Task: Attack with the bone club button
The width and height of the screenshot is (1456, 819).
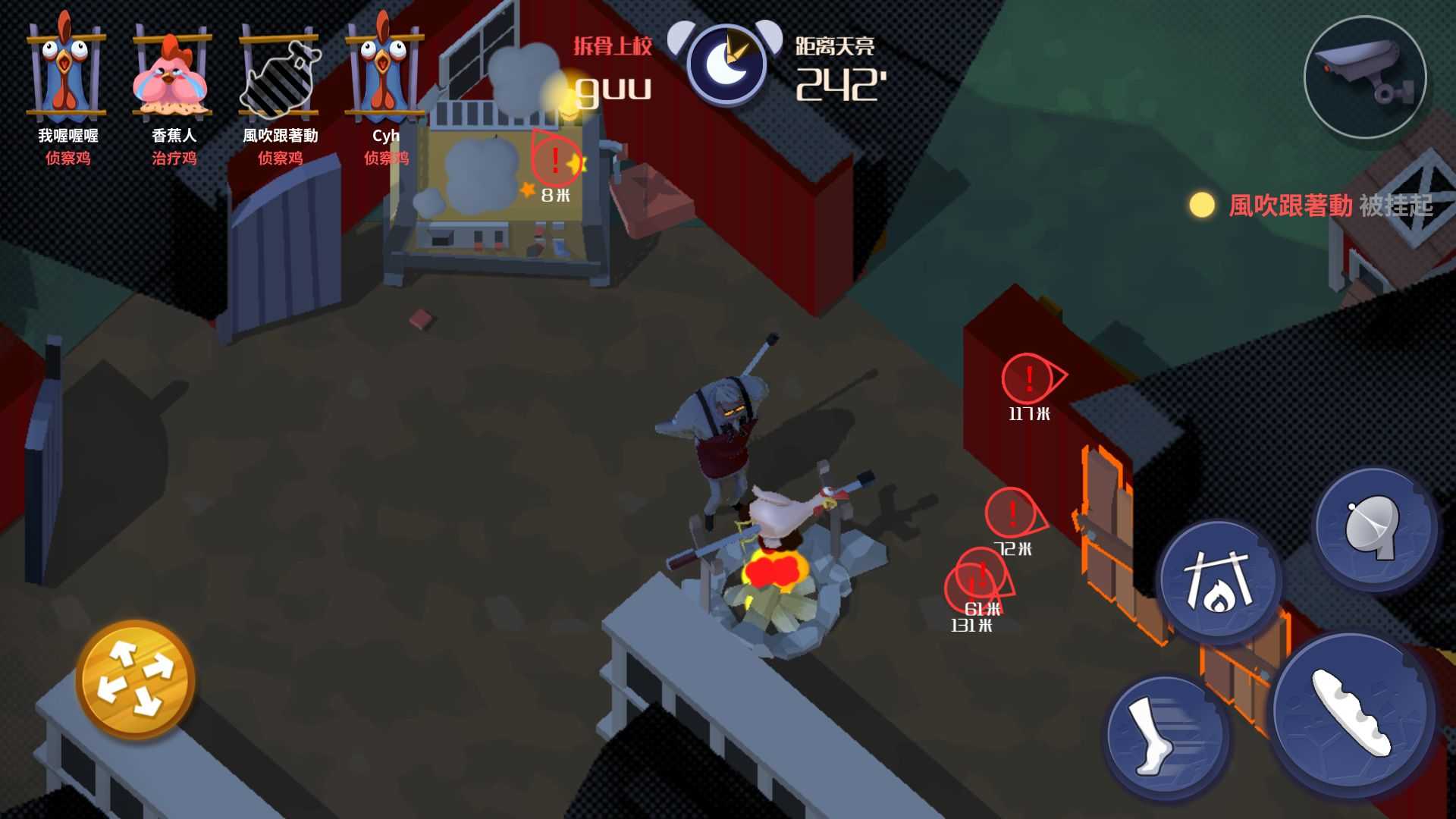Action: 1354,713
